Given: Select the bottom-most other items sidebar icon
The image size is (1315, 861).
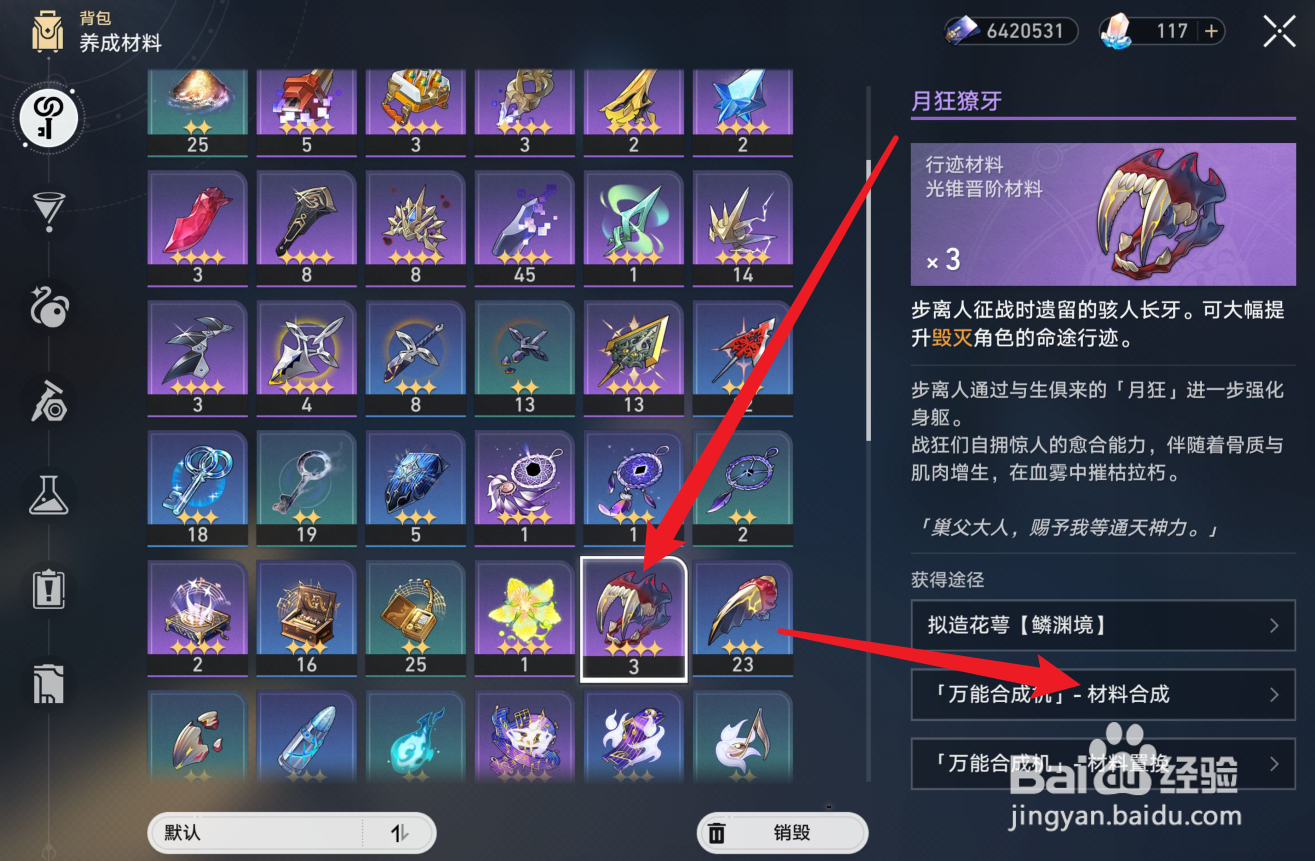Looking at the screenshot, I should (x=47, y=683).
